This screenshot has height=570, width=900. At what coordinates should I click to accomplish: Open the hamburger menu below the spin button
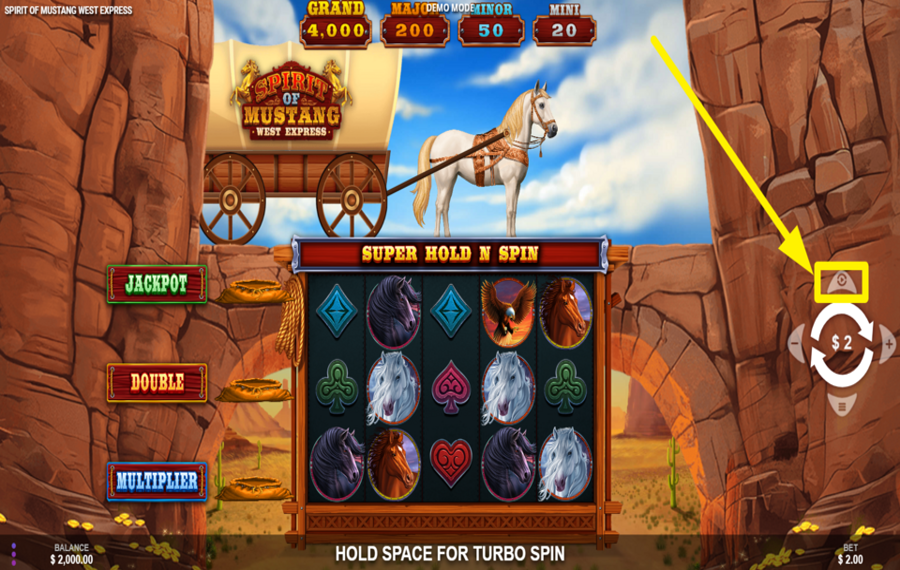pyautogui.click(x=841, y=405)
